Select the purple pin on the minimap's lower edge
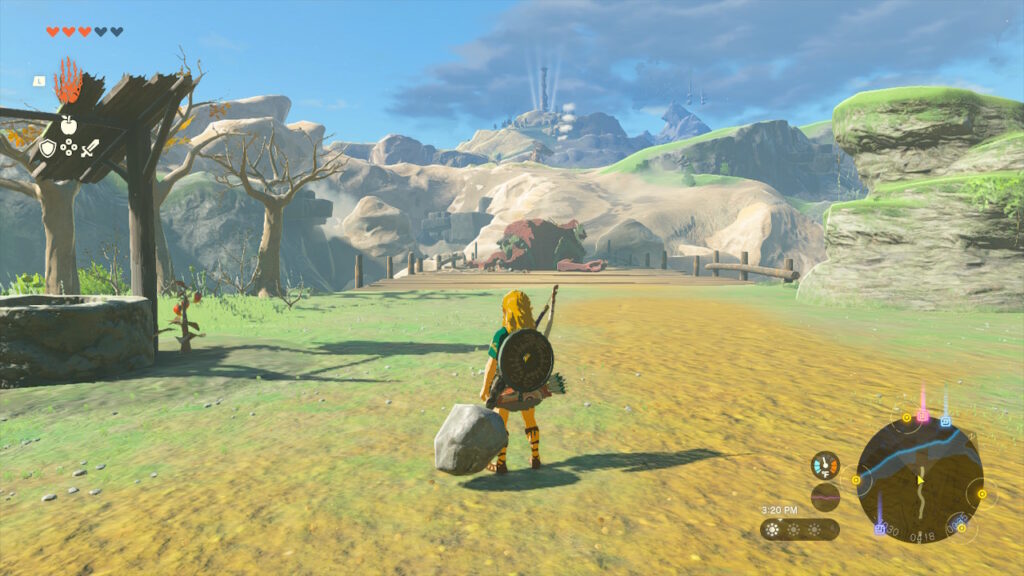This screenshot has width=1024, height=576. [x=880, y=527]
